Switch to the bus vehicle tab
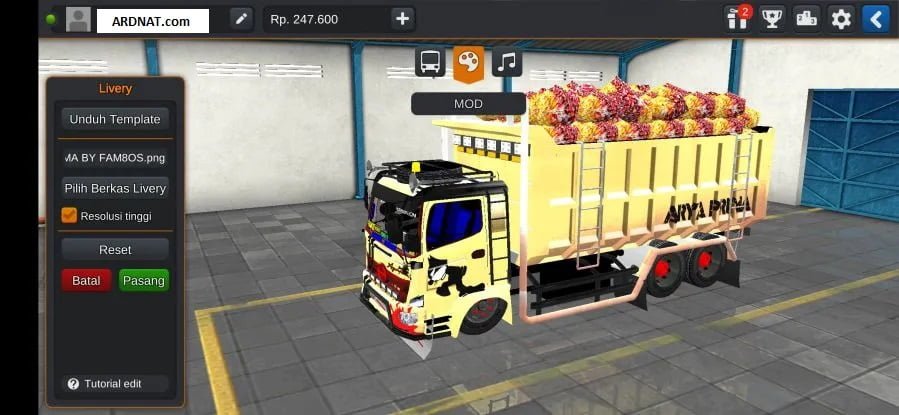Viewport: 899px width, 415px height. point(430,62)
